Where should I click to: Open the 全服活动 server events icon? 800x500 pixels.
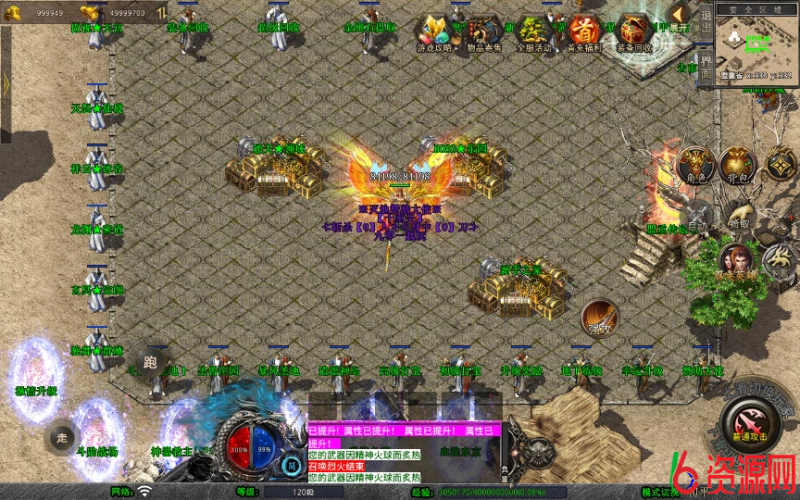[x=534, y=32]
